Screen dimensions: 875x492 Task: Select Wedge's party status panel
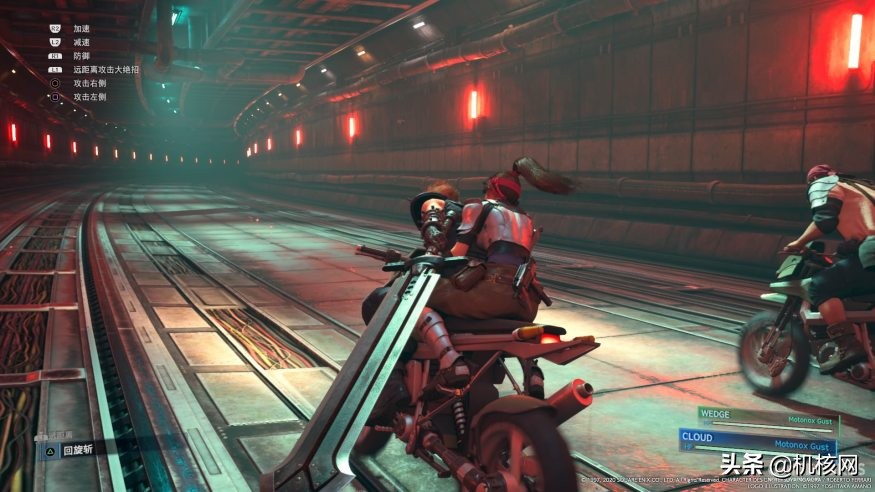(x=767, y=416)
